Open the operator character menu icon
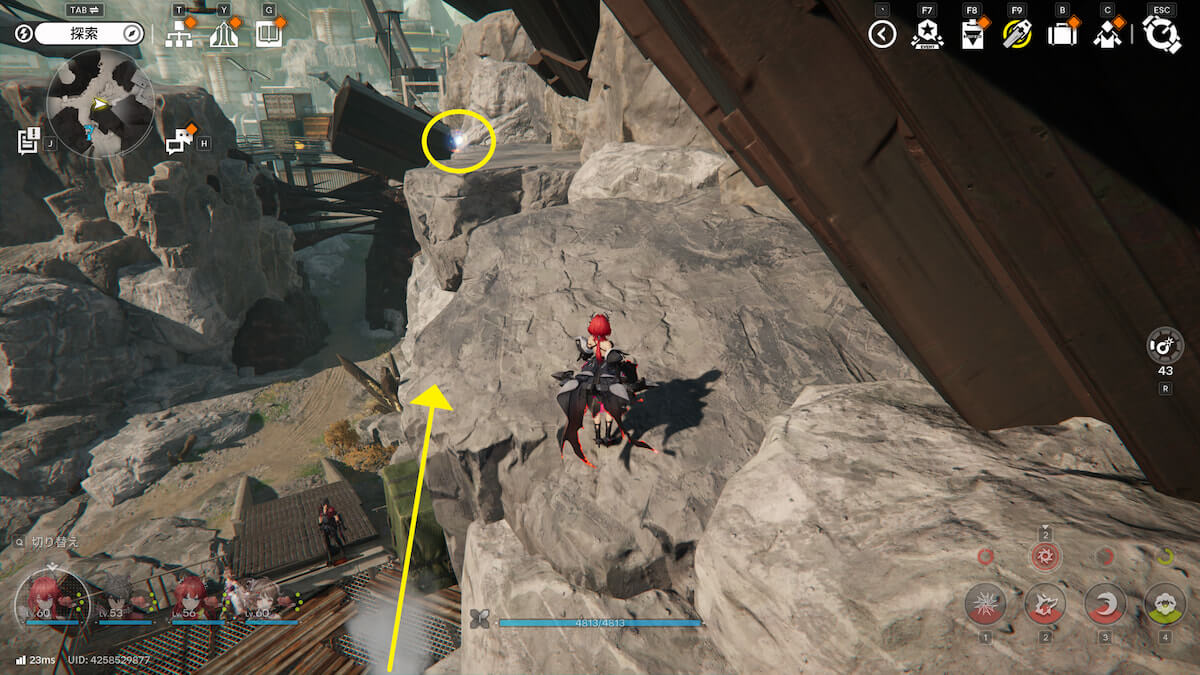1200x675 pixels. pos(1107,35)
